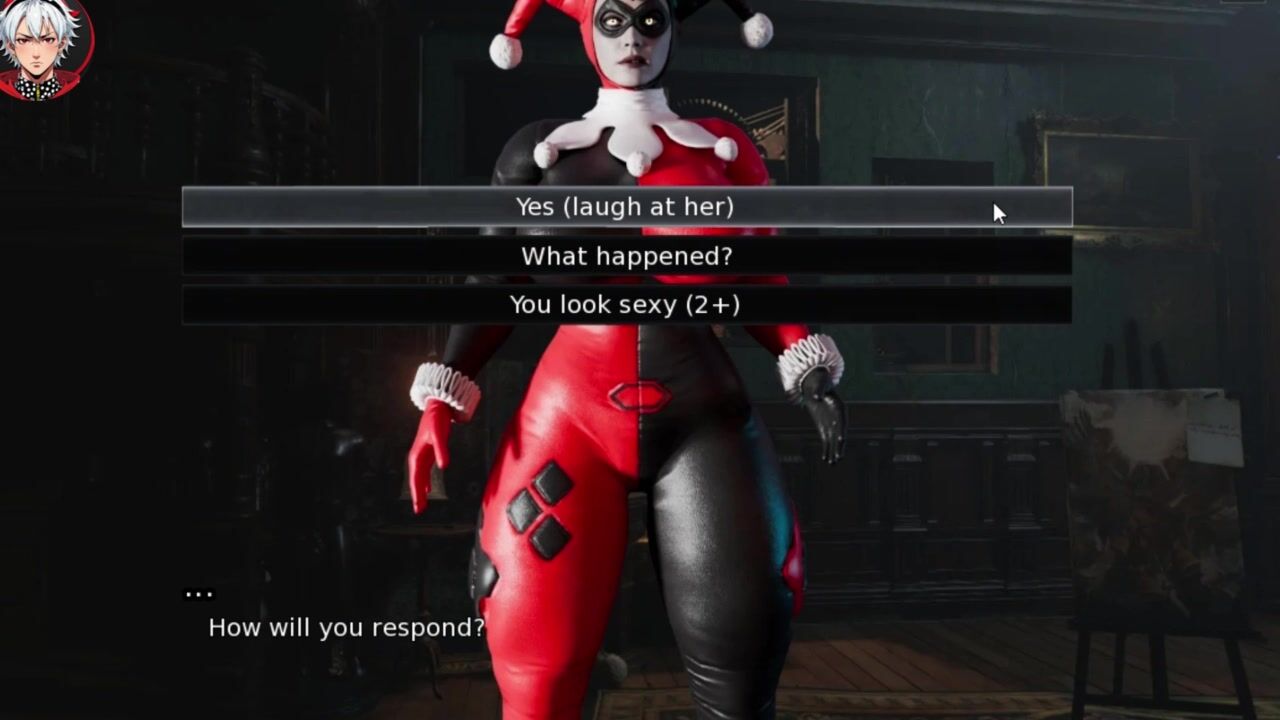Pick the "You look sexy (2+)" response
This screenshot has width=1280, height=720.
(x=626, y=305)
